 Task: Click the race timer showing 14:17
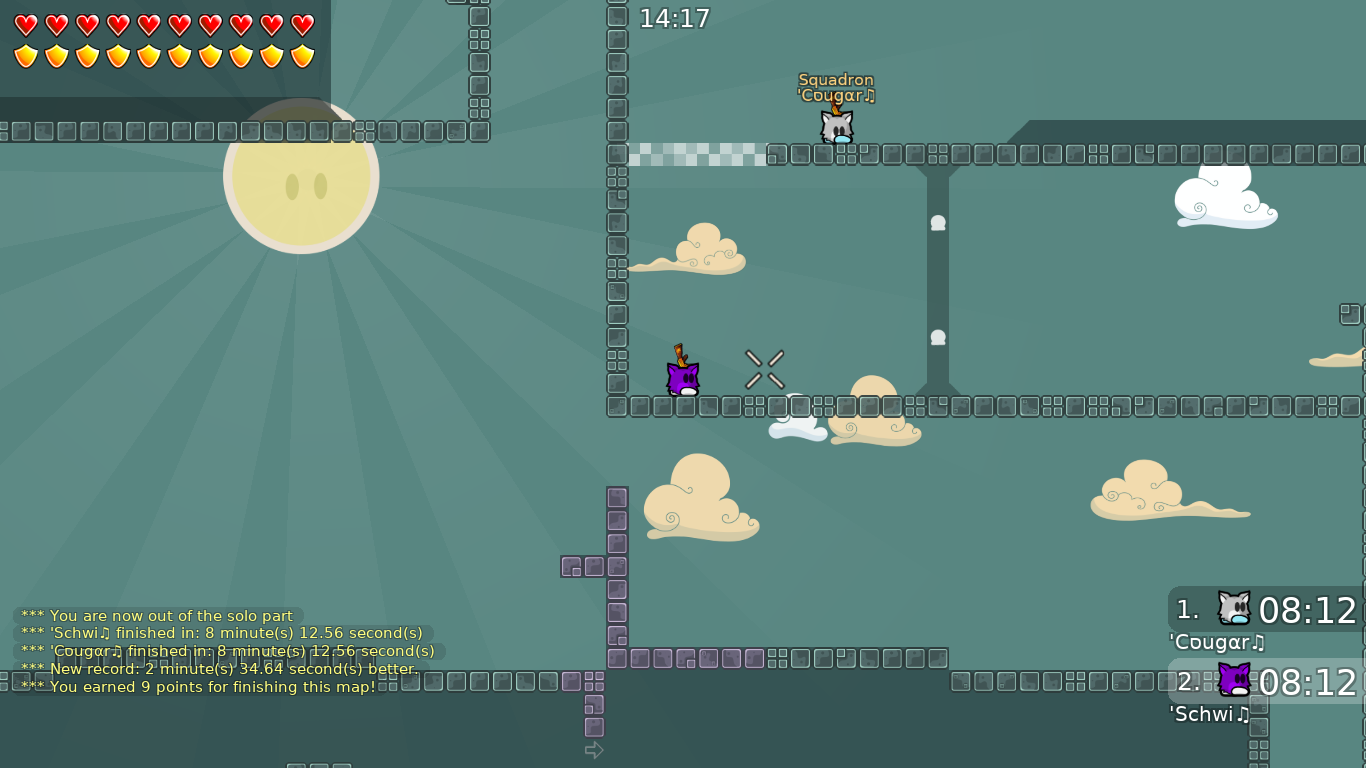click(676, 18)
